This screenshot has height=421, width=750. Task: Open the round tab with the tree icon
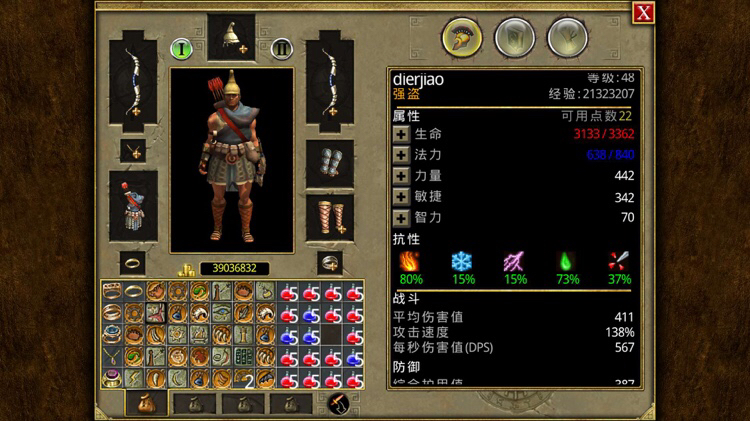pyautogui.click(x=566, y=38)
